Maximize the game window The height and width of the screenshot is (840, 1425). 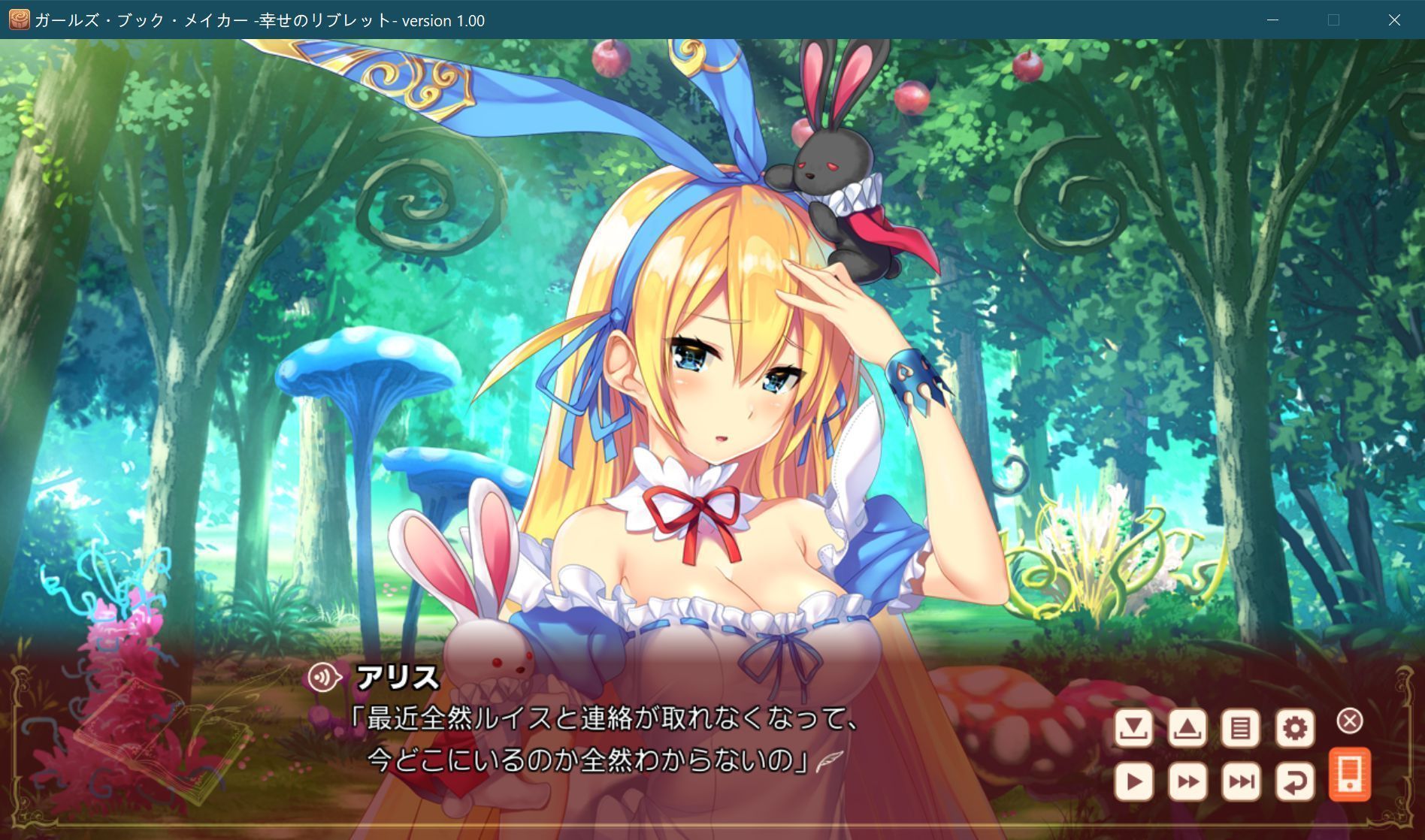(x=1334, y=20)
